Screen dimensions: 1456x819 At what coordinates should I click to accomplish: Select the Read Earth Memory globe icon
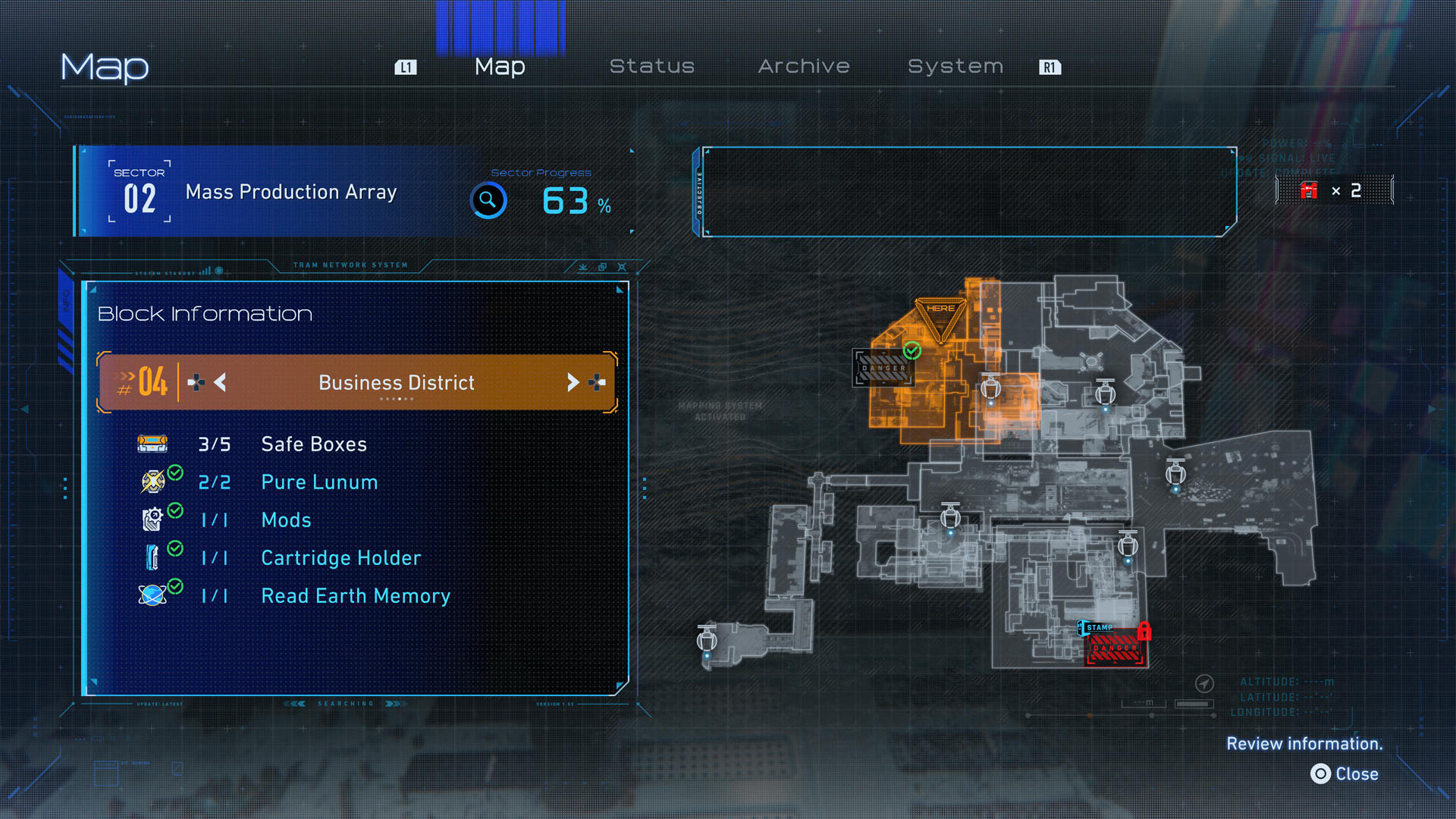[154, 595]
